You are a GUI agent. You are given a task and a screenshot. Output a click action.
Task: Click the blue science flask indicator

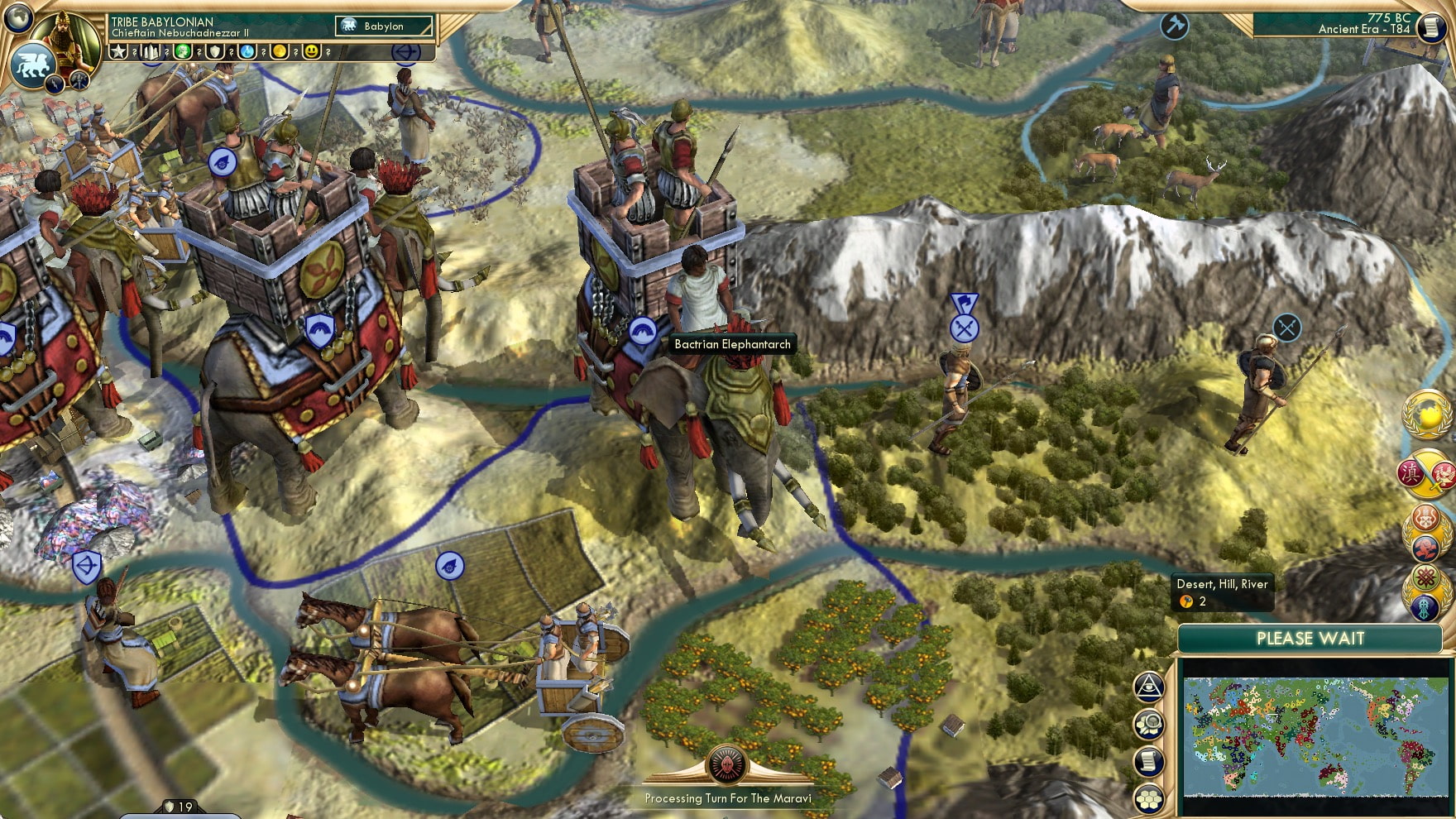coord(247,51)
